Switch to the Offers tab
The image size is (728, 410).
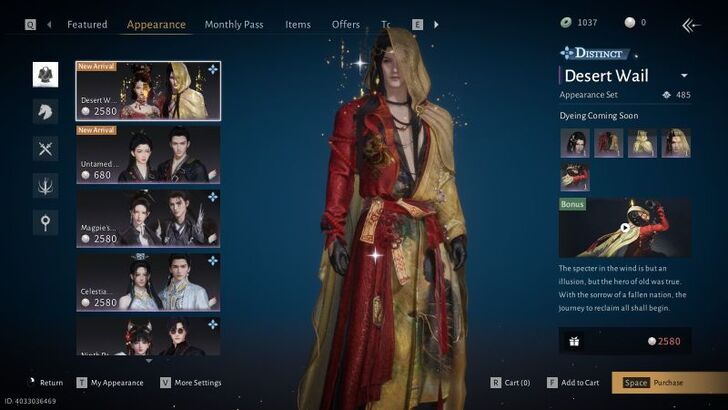(x=346, y=24)
